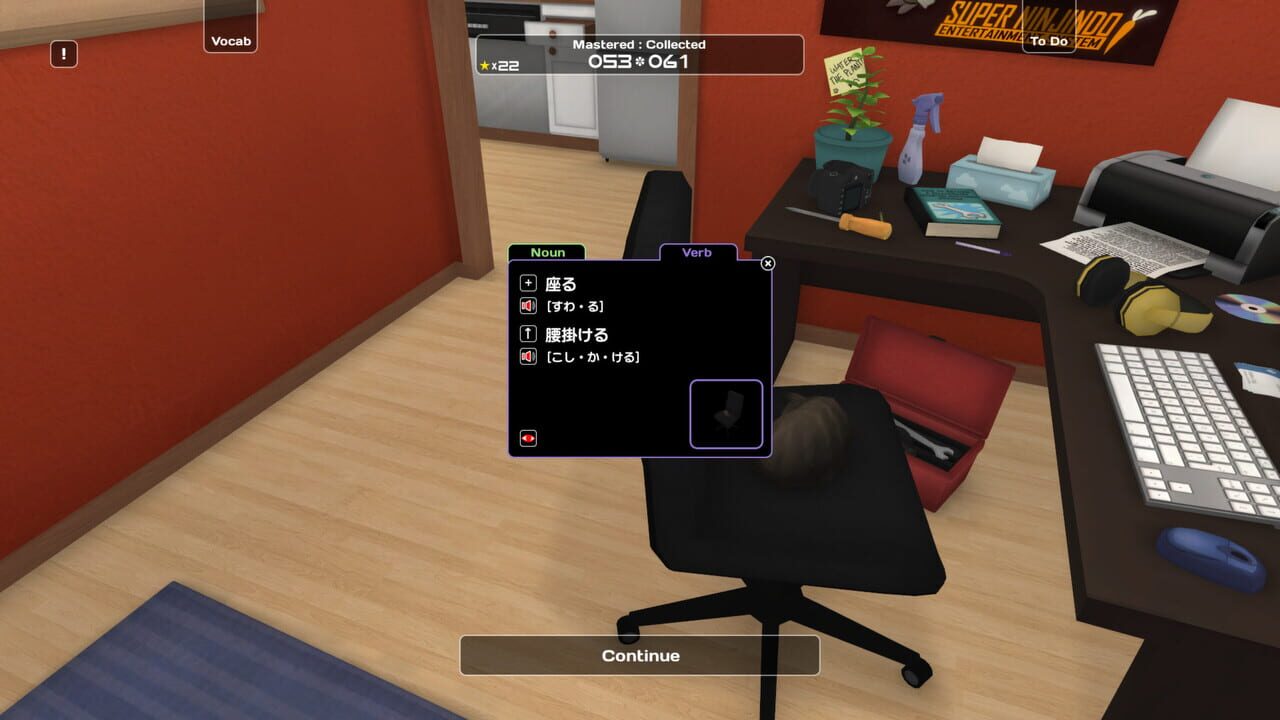This screenshot has height=720, width=1280.
Task: Play audio pronunciation for 腰掛ける
Action: point(528,357)
